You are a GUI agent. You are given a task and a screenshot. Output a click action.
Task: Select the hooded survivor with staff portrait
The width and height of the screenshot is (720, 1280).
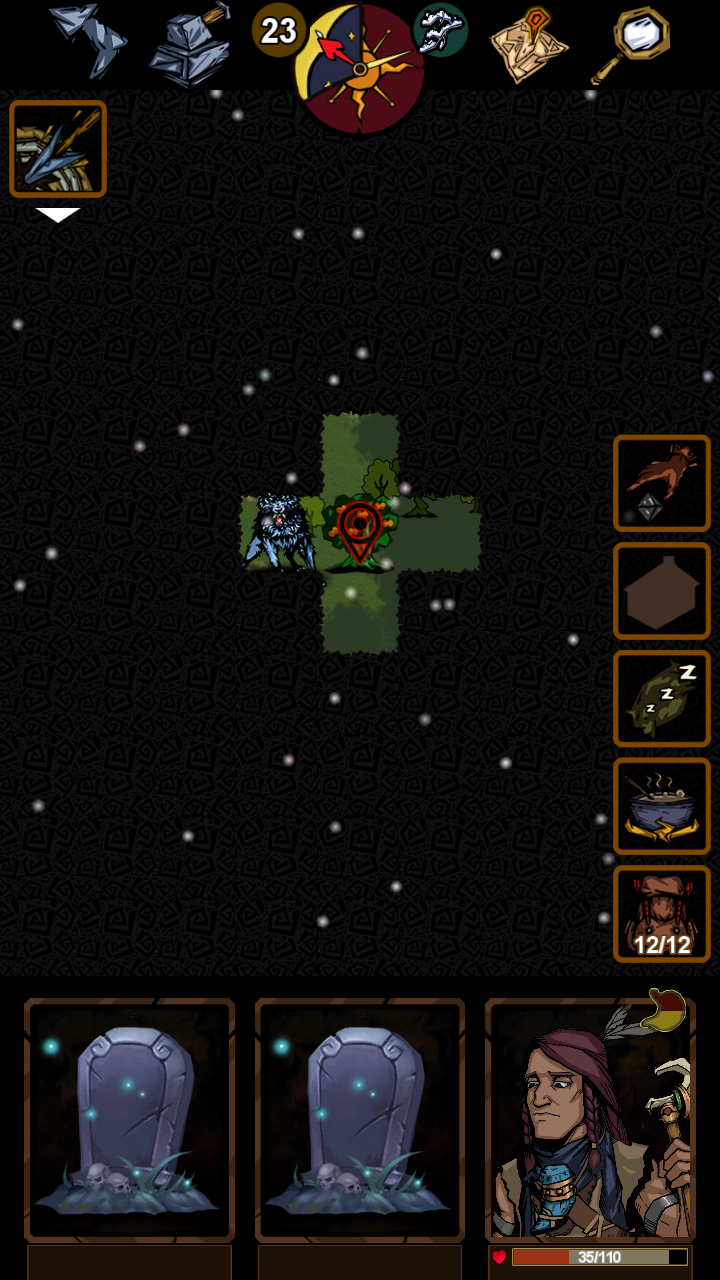[x=590, y=1120]
